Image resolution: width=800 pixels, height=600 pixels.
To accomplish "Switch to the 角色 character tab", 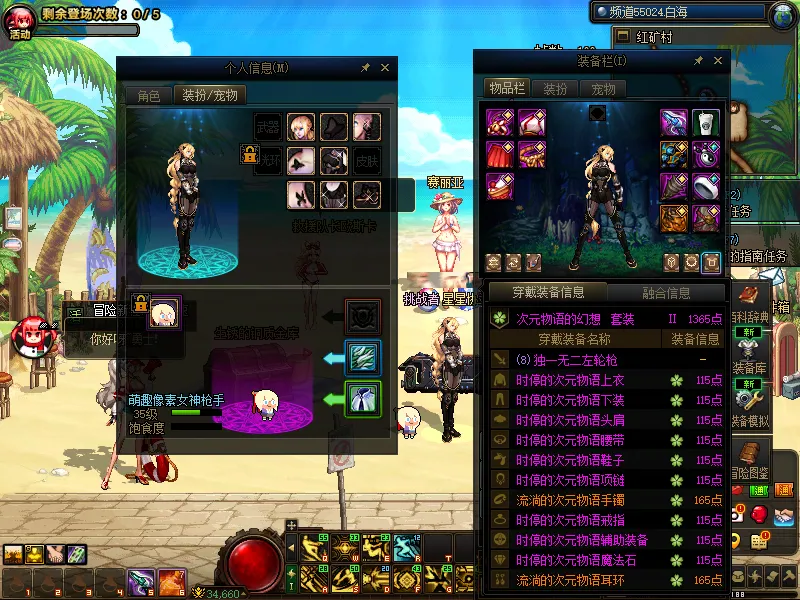I will [148, 96].
